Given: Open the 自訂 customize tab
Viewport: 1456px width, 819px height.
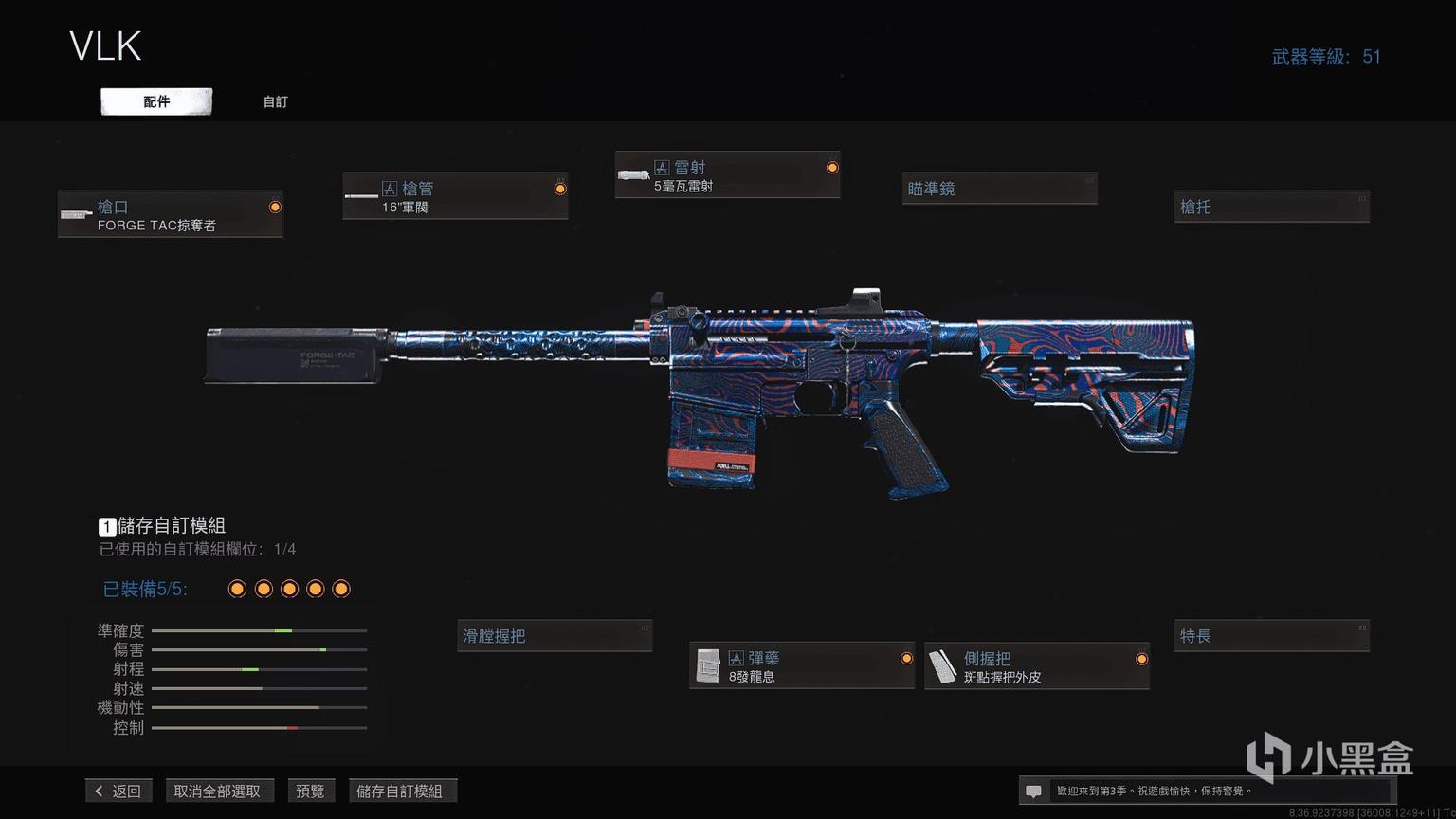Looking at the screenshot, I should pyautogui.click(x=275, y=101).
